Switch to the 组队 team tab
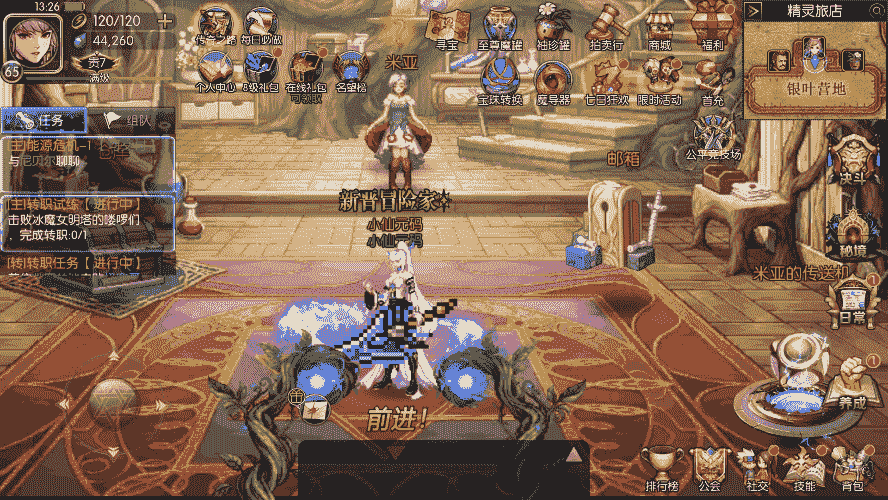Image resolution: width=888 pixels, height=500 pixels. [128, 120]
